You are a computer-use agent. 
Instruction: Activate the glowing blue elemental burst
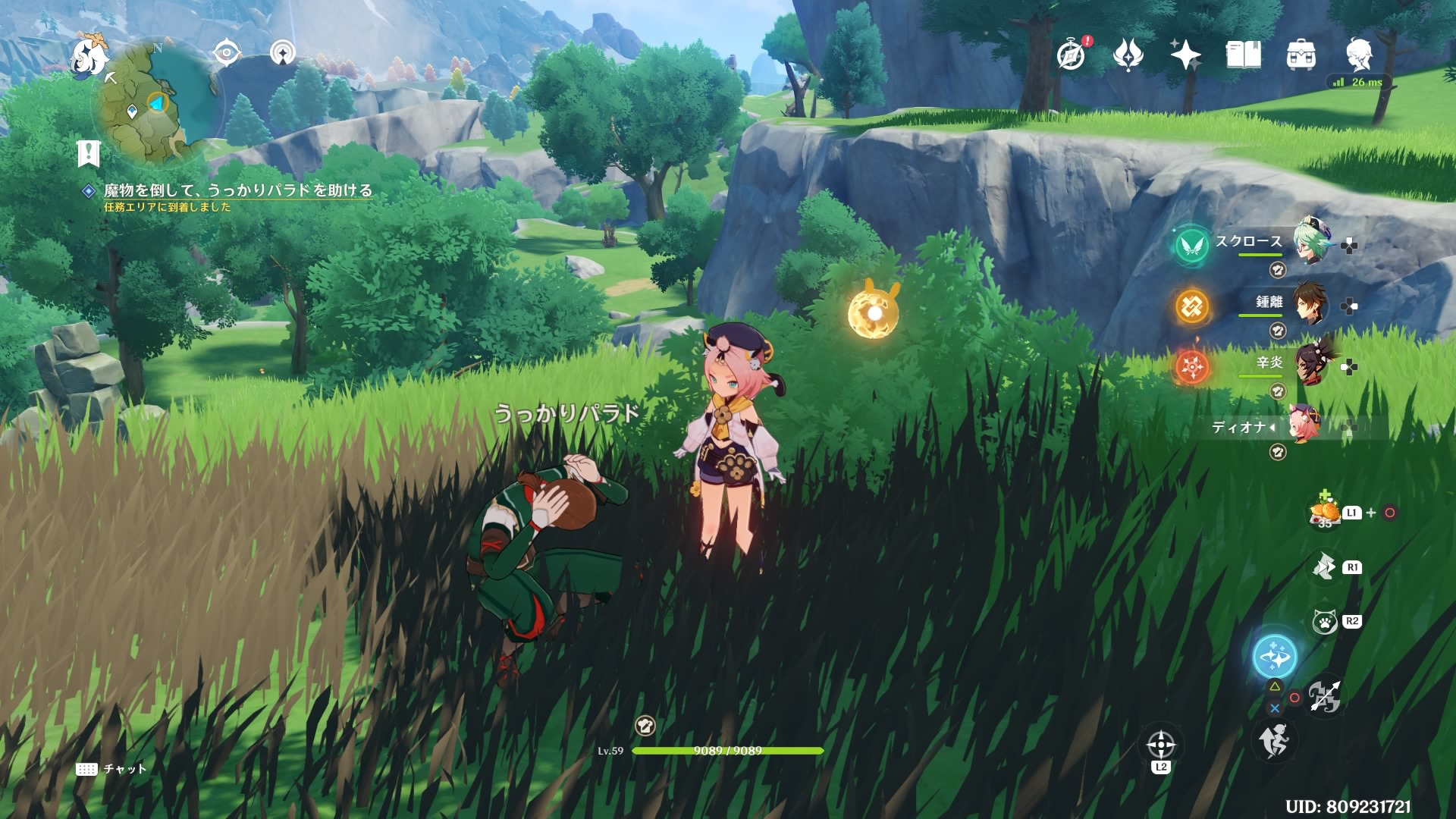point(1275,657)
